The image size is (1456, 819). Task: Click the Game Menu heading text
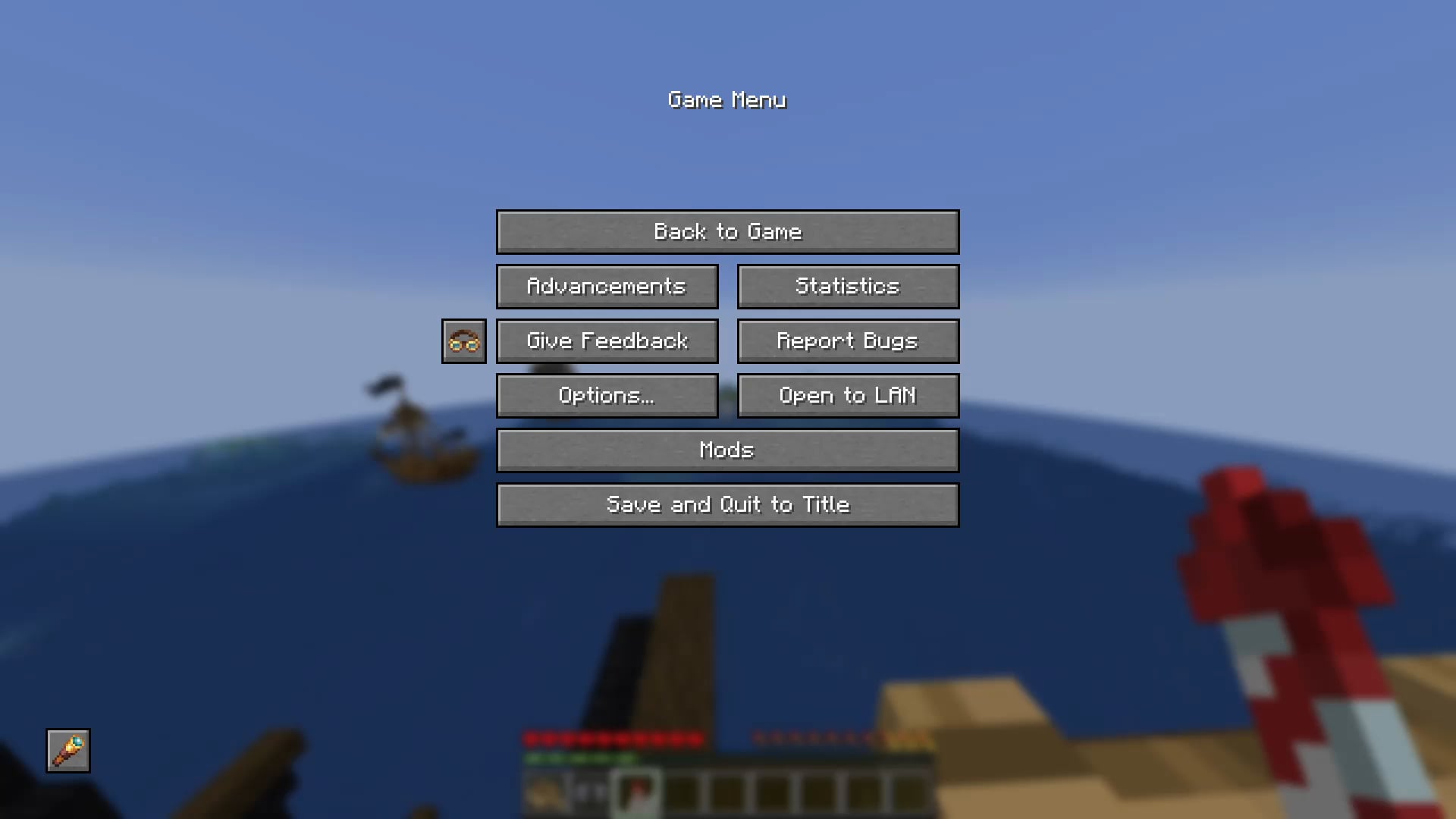[x=727, y=99]
